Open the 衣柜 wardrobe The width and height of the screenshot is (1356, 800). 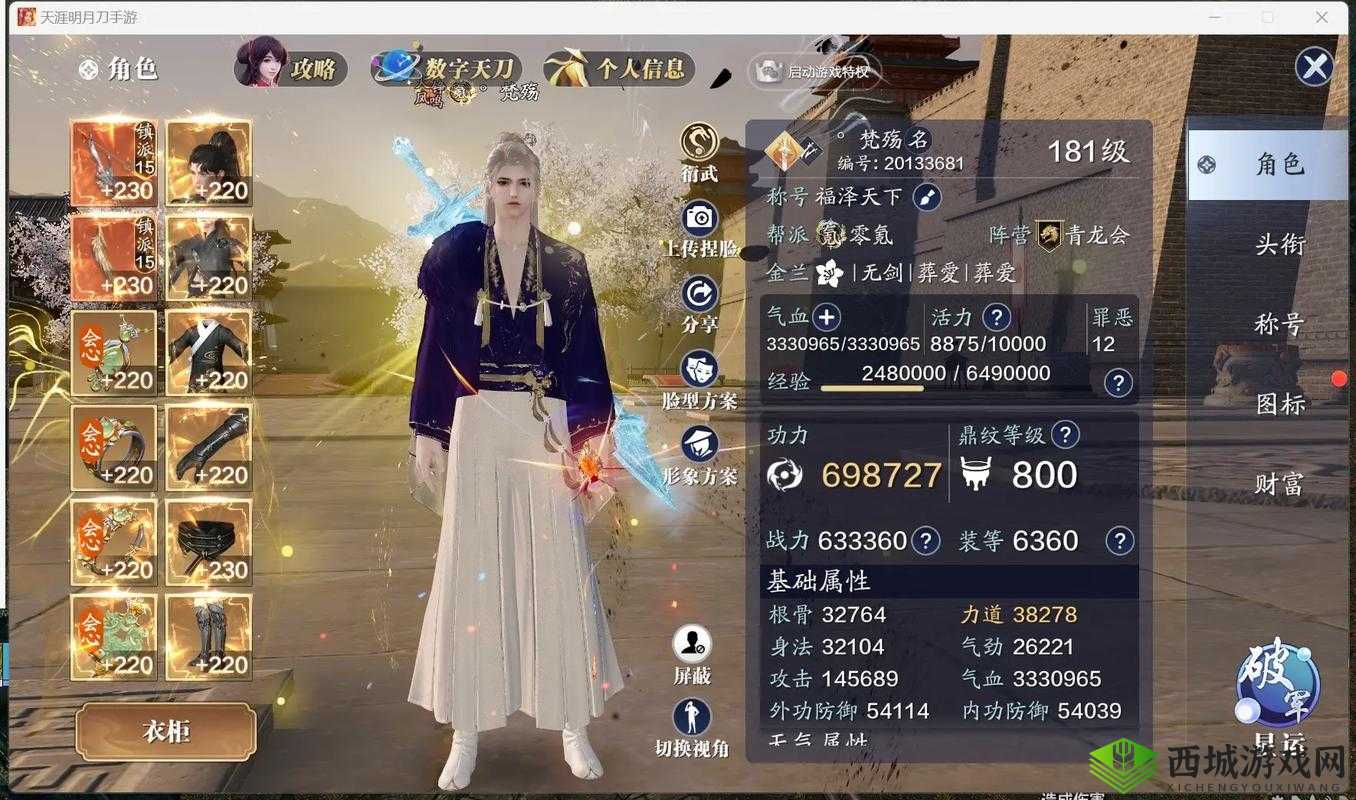point(165,733)
